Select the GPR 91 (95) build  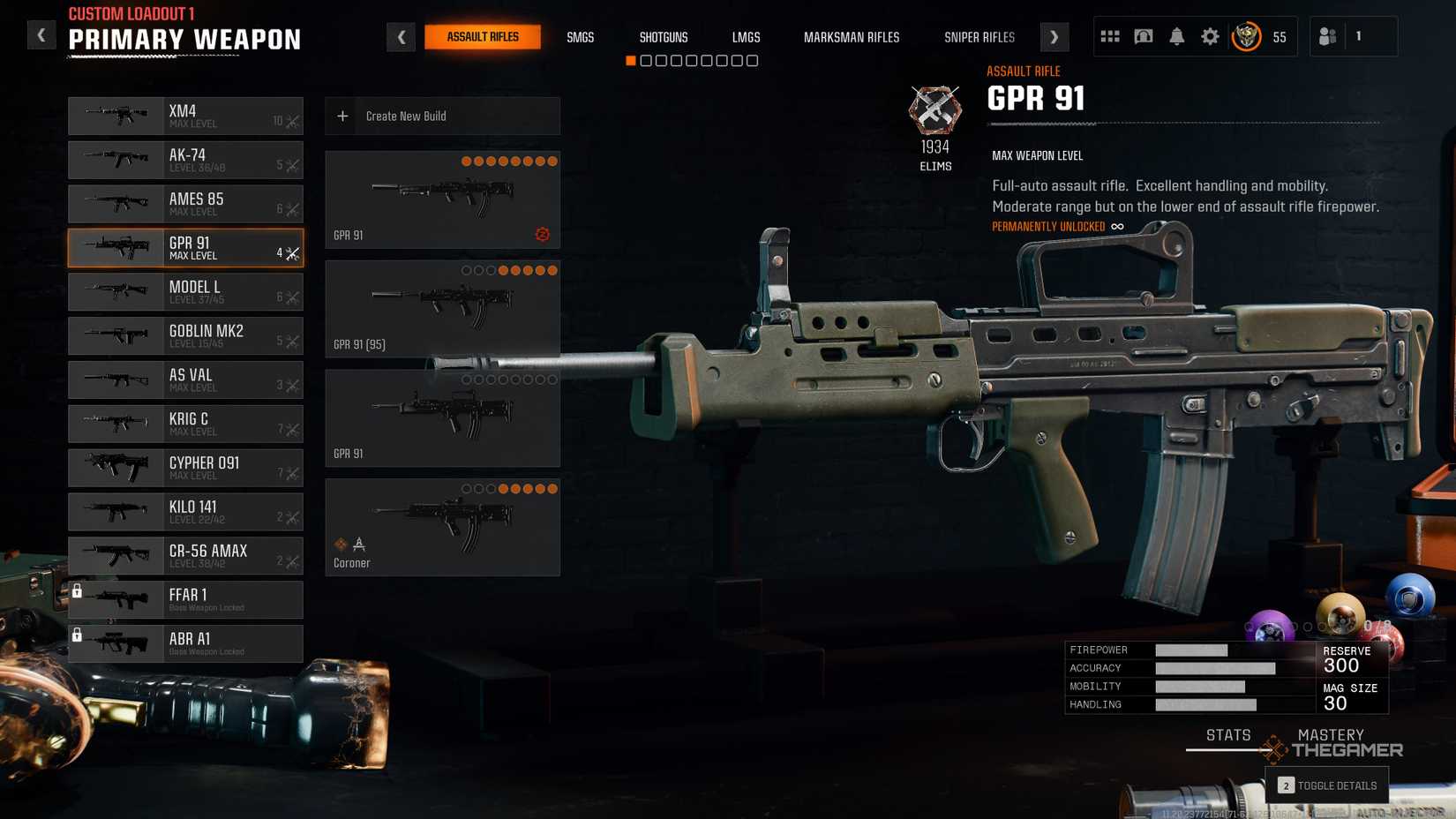442,308
